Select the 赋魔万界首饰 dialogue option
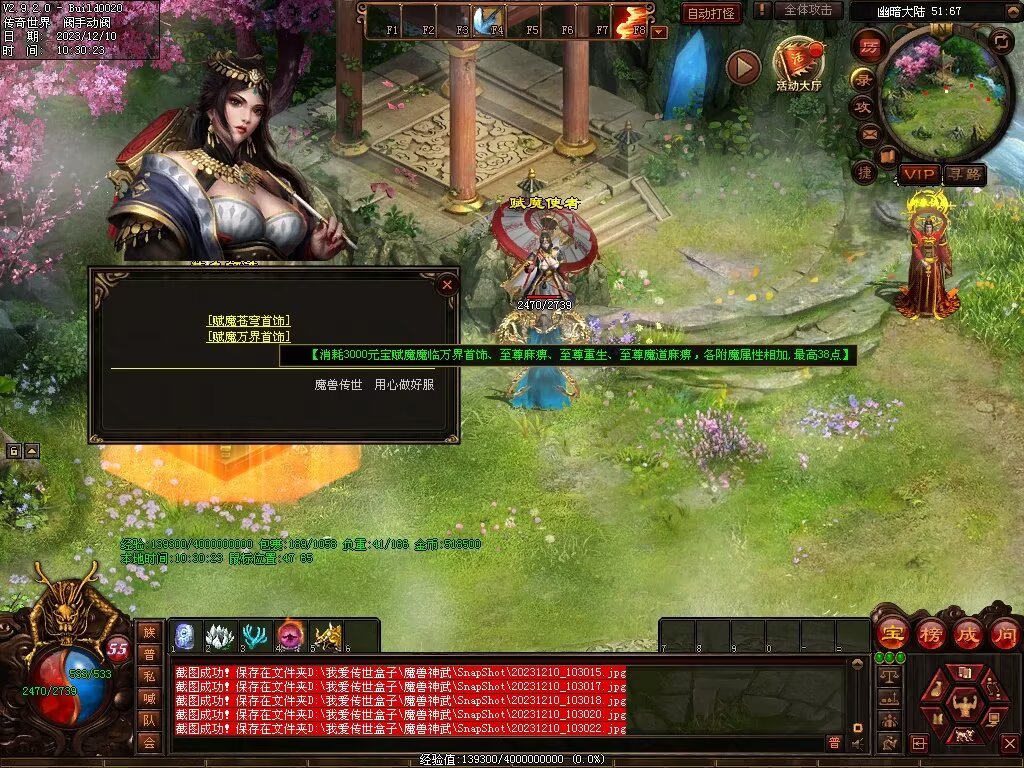1024x768 pixels. 248,337
